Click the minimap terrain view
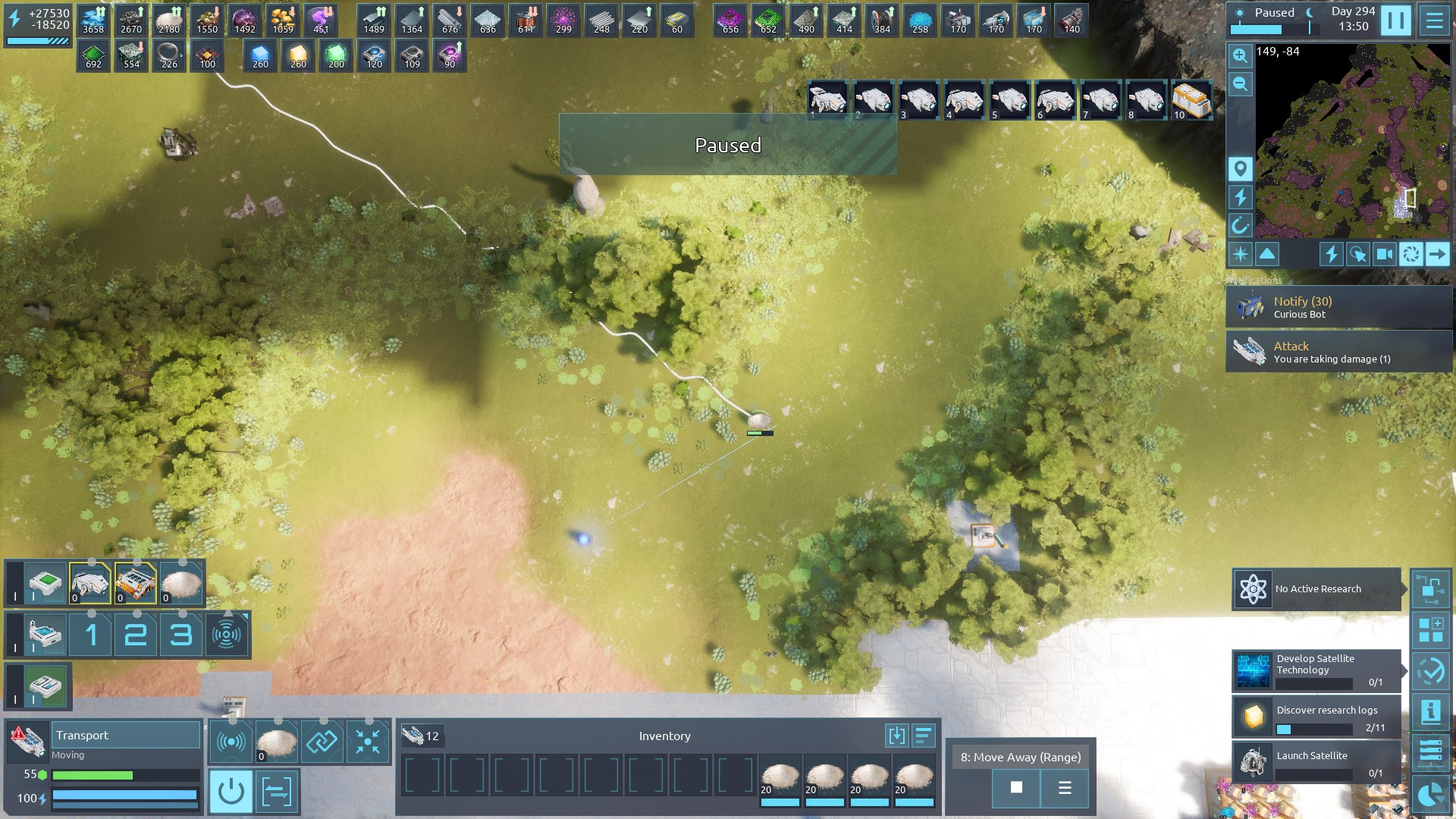The width and height of the screenshot is (1456, 819). (x=1352, y=140)
